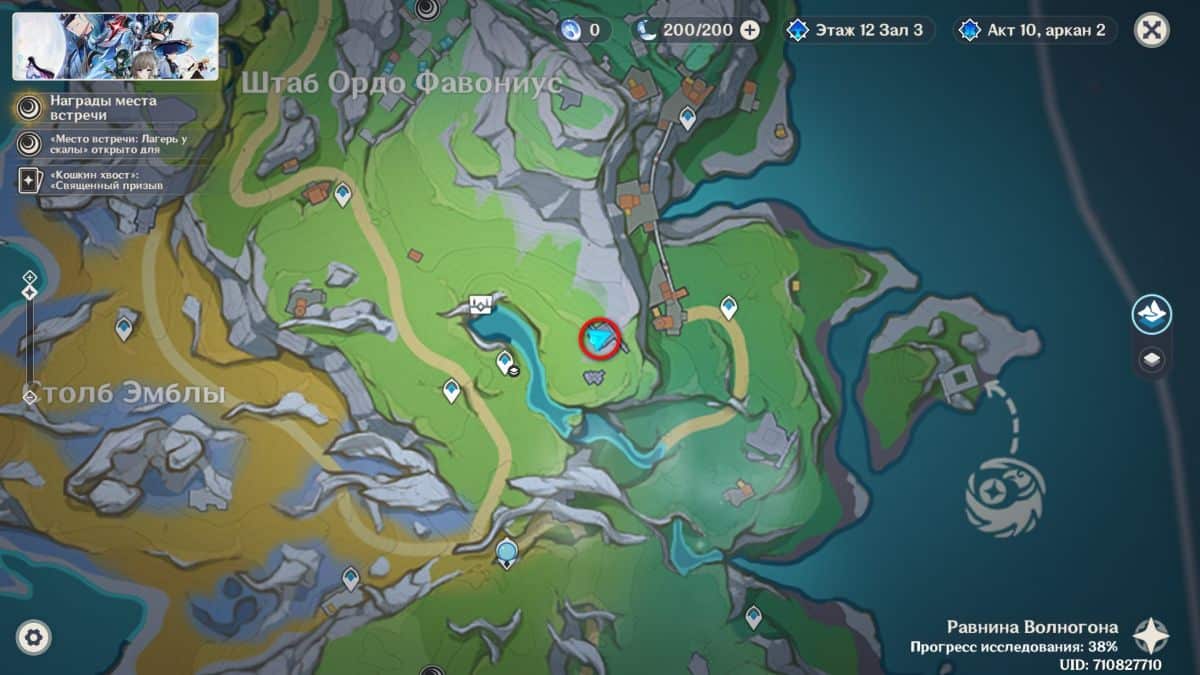Open the four-pointed star map pins button

(1151, 636)
